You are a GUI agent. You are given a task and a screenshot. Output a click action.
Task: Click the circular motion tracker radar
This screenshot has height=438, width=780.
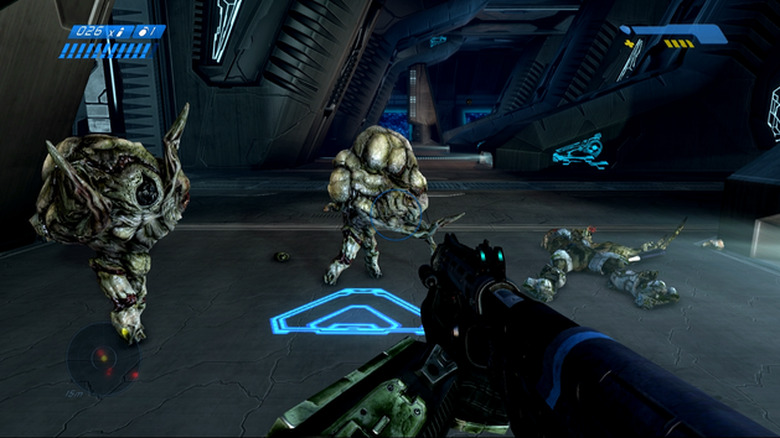tap(103, 356)
